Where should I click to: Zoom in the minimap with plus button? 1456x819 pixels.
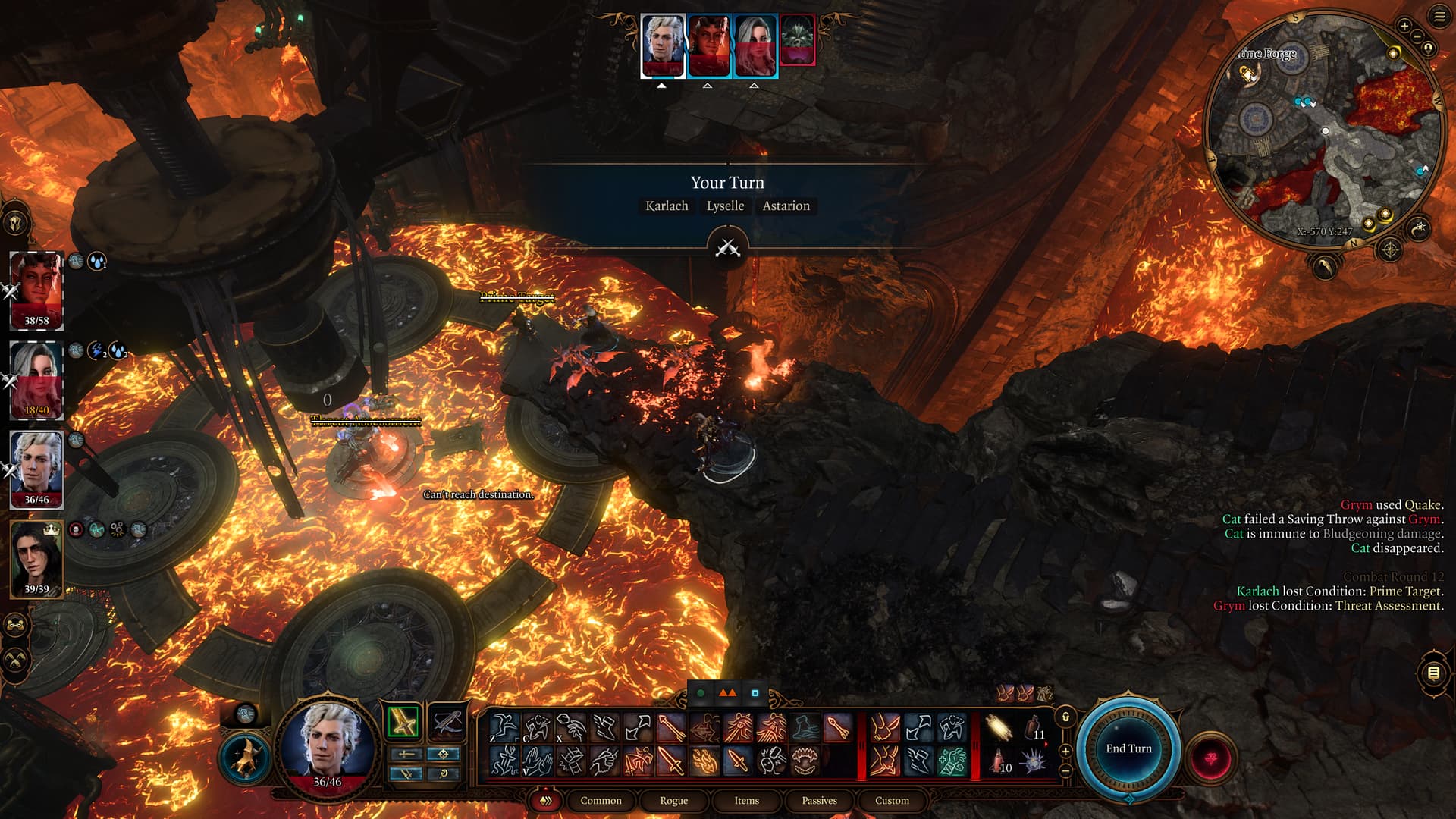1404,27
